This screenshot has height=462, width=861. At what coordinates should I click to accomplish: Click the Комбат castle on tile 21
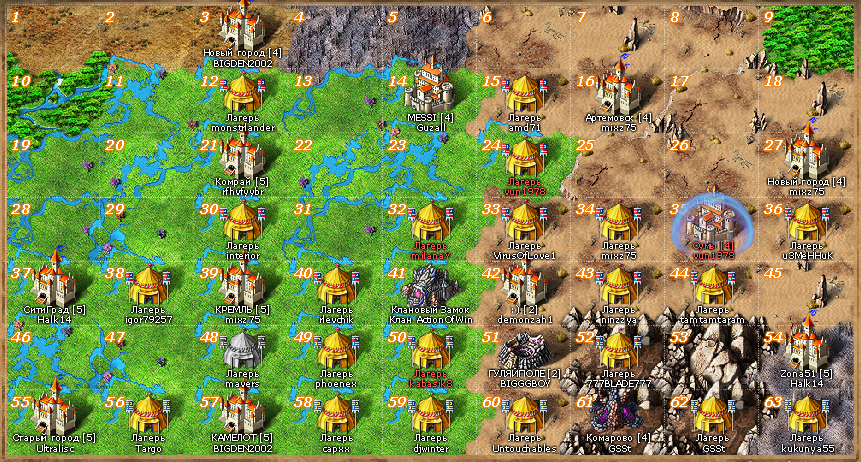tap(241, 155)
